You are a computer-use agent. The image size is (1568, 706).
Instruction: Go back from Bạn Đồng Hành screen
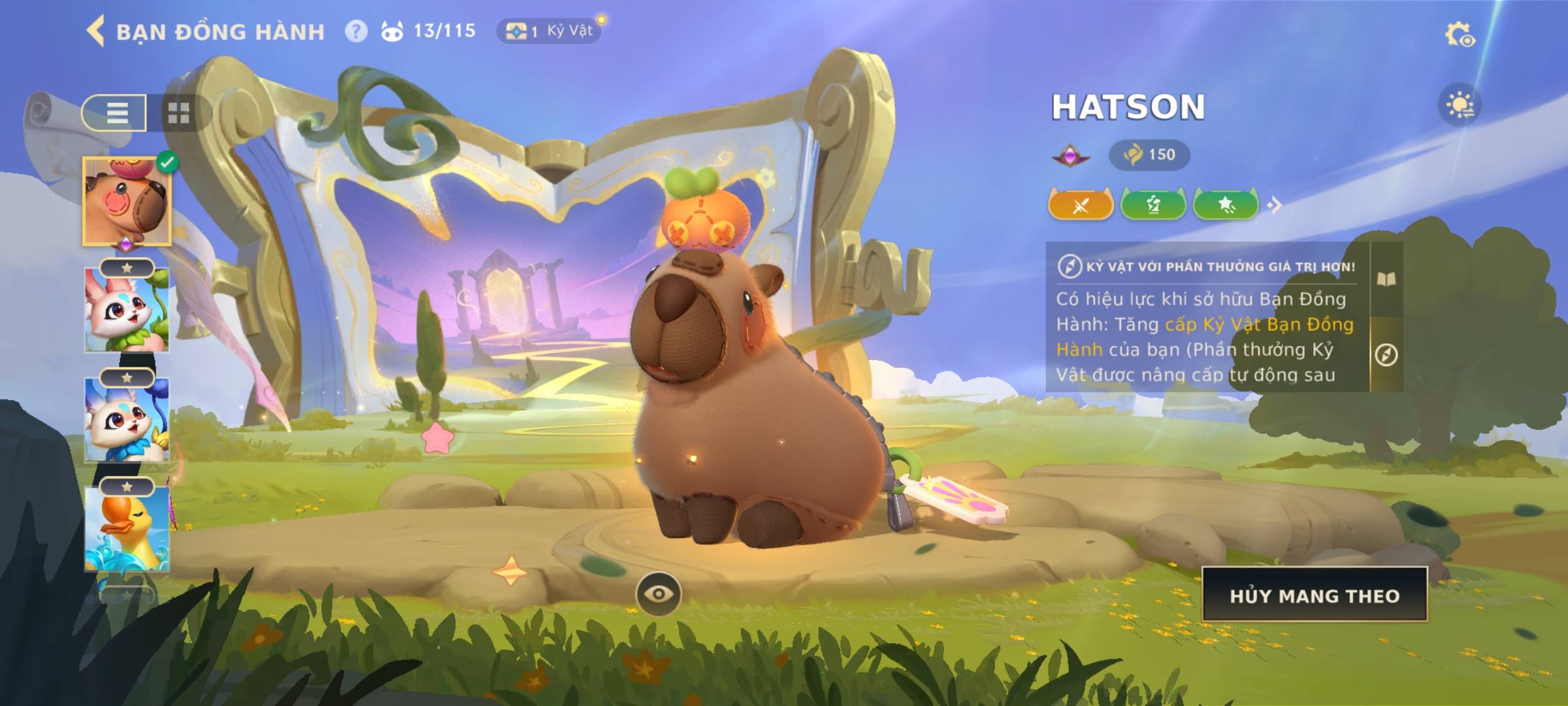(x=95, y=31)
